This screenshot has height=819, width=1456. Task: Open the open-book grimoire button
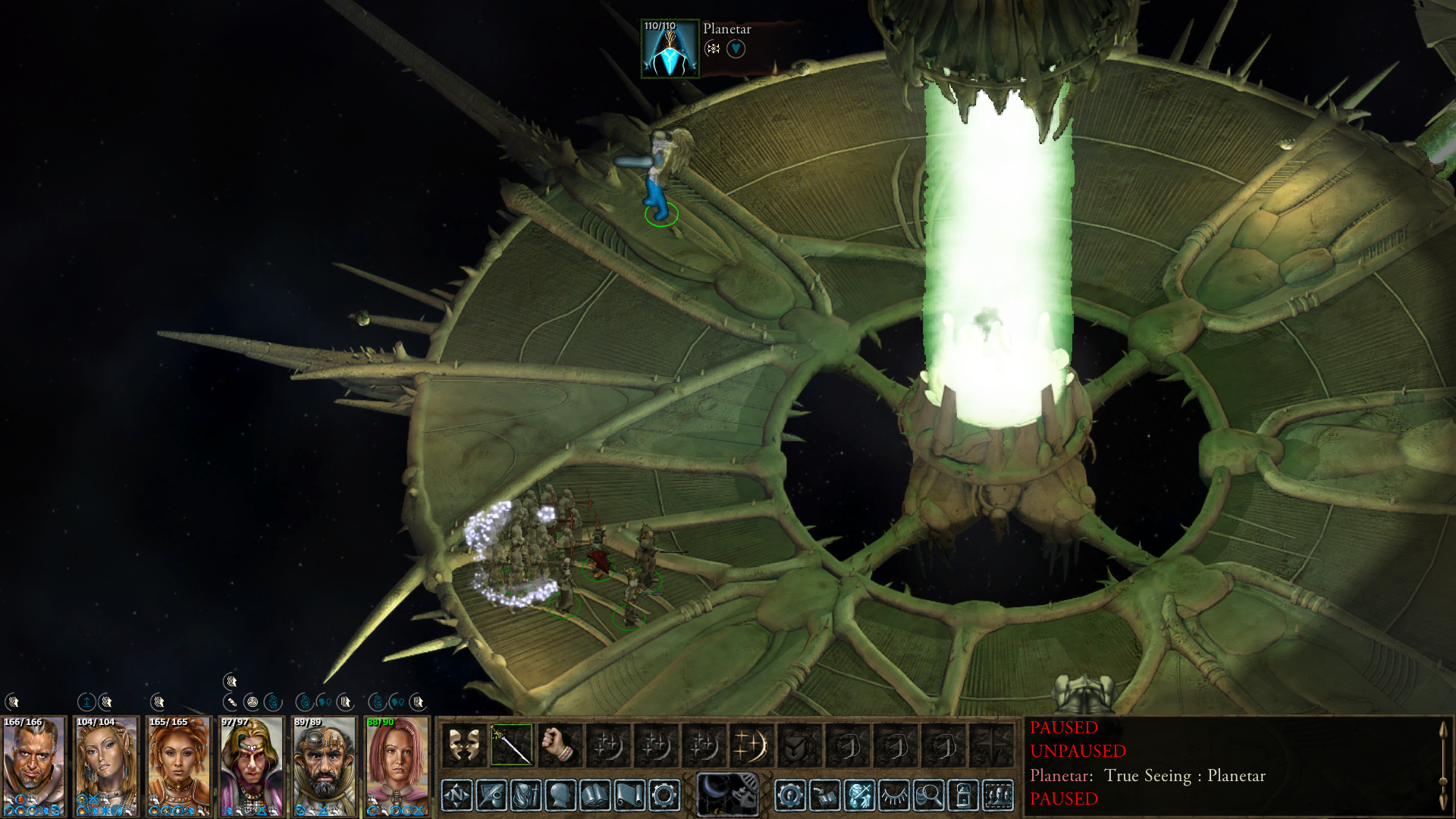tap(595, 795)
